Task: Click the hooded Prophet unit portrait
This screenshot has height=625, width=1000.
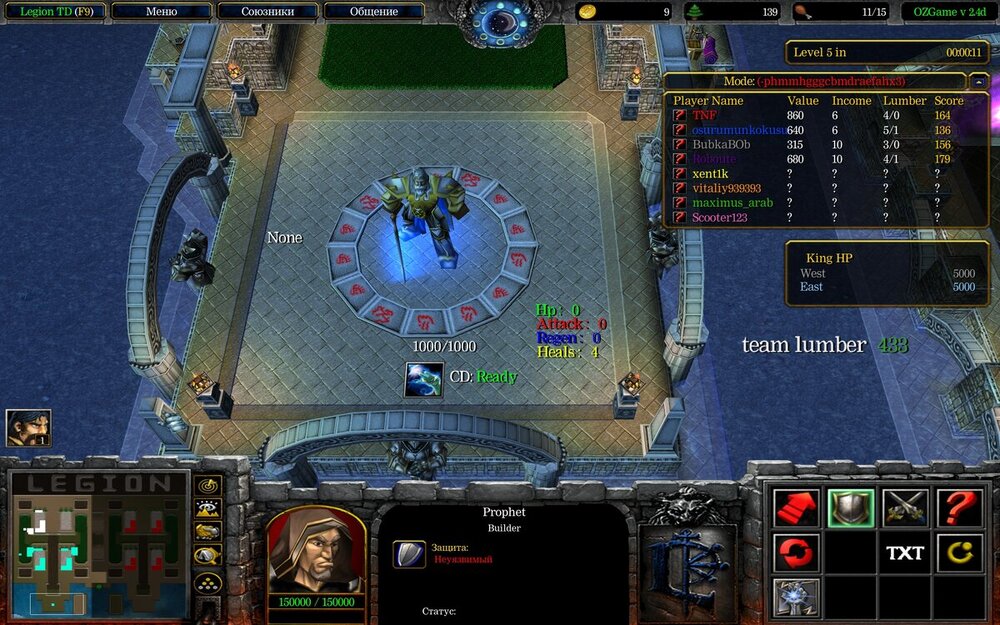Action: [315, 549]
